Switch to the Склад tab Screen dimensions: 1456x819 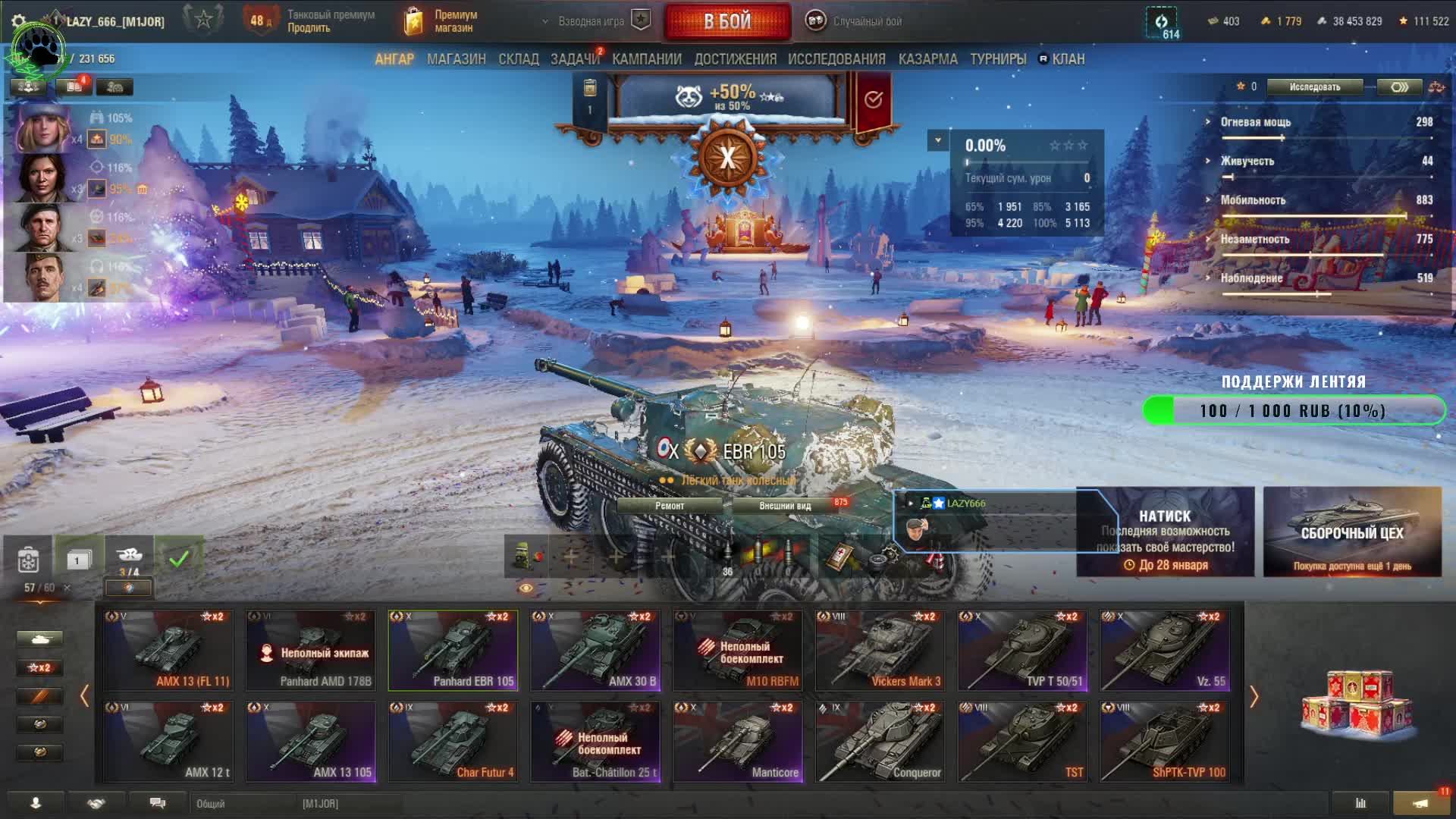pos(518,59)
